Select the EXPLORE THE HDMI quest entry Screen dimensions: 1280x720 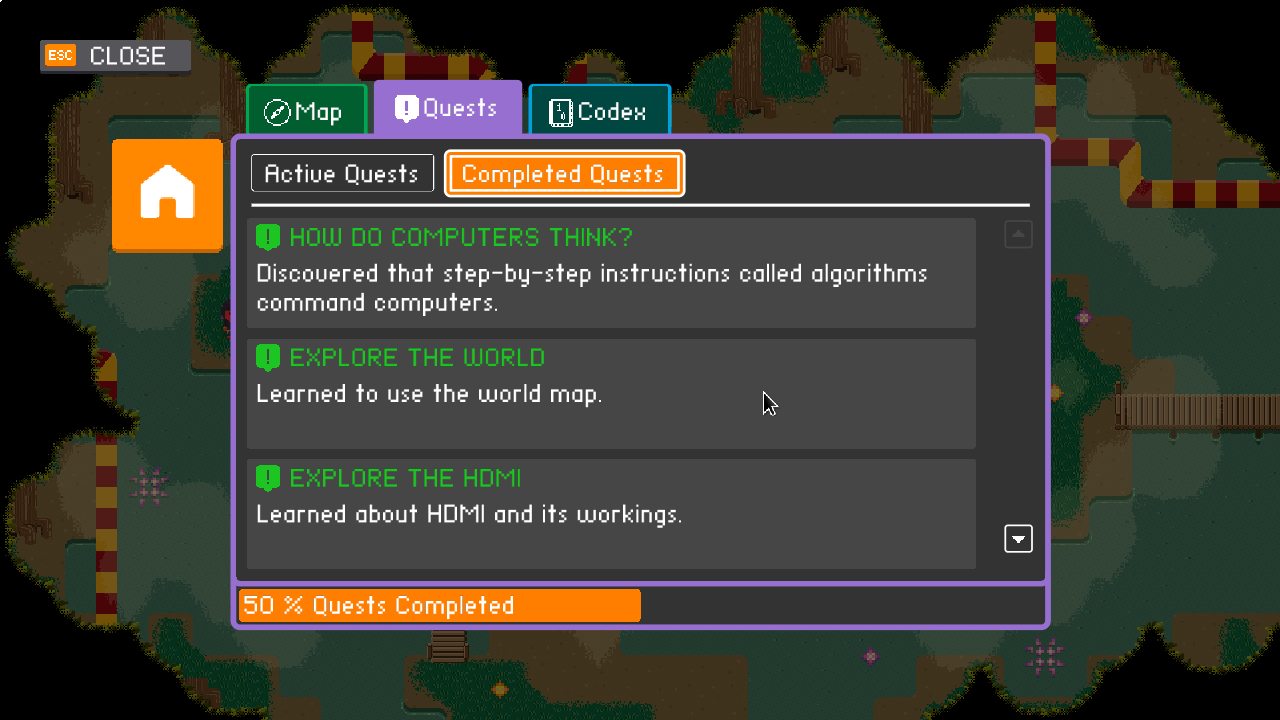611,514
